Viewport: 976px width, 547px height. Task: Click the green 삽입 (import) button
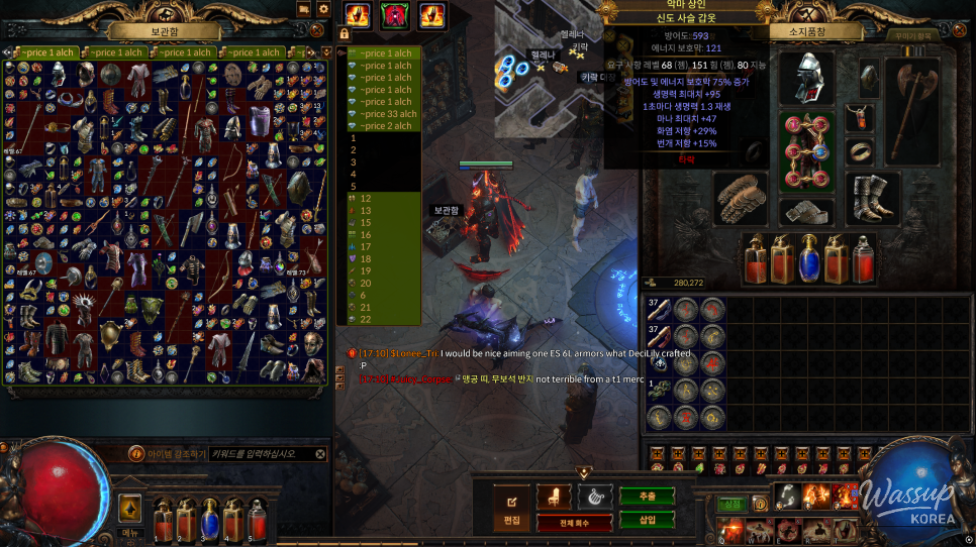647,520
